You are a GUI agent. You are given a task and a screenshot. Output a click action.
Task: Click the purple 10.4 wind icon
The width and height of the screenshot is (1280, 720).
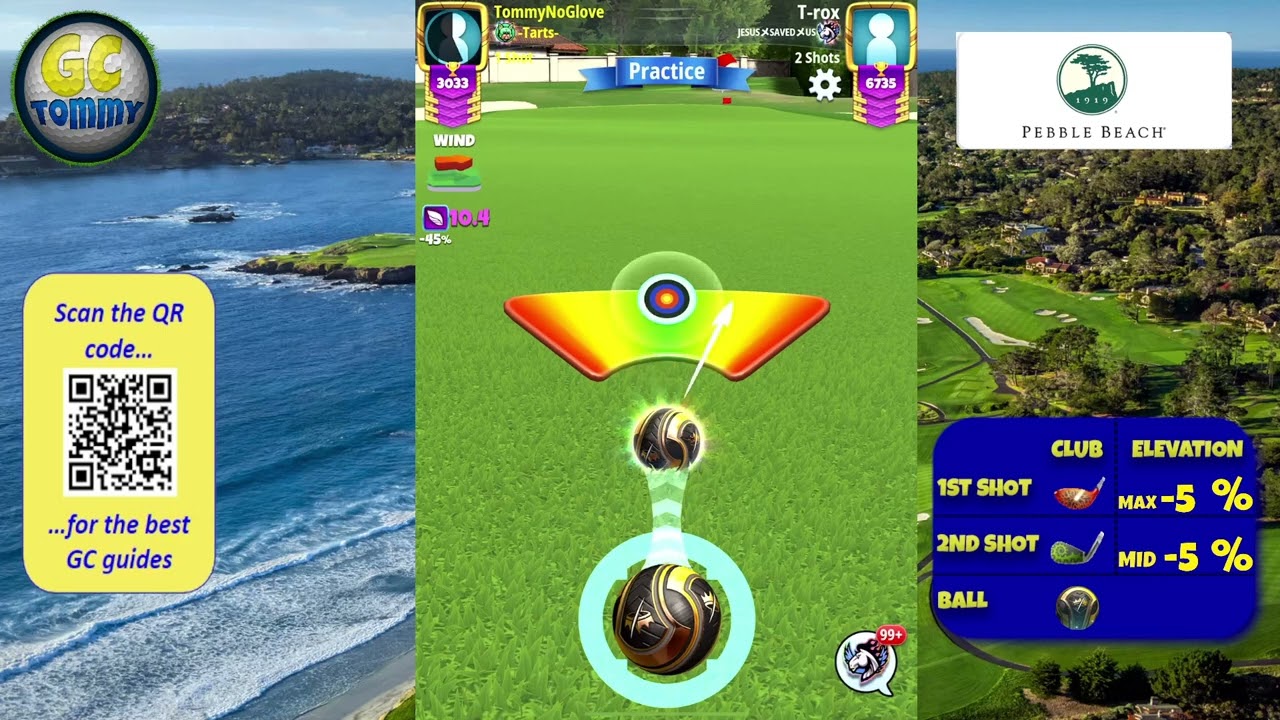pos(436,217)
